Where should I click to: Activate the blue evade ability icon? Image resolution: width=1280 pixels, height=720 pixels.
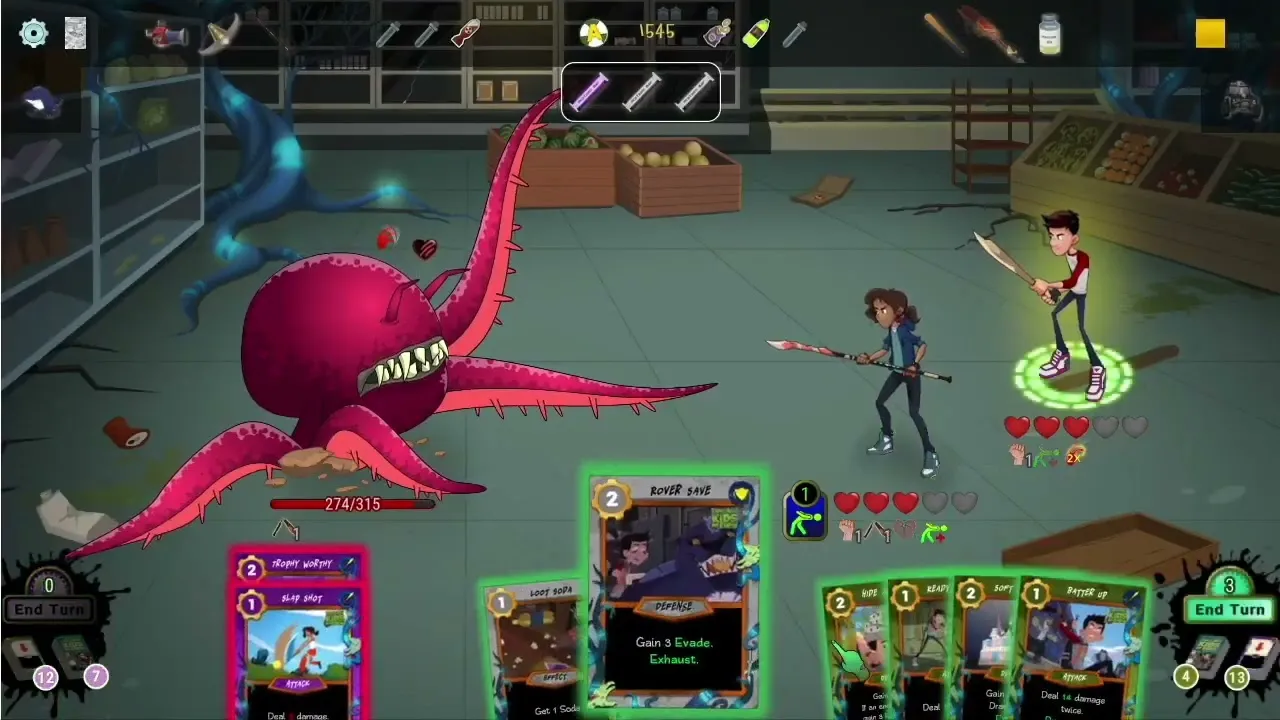(805, 512)
